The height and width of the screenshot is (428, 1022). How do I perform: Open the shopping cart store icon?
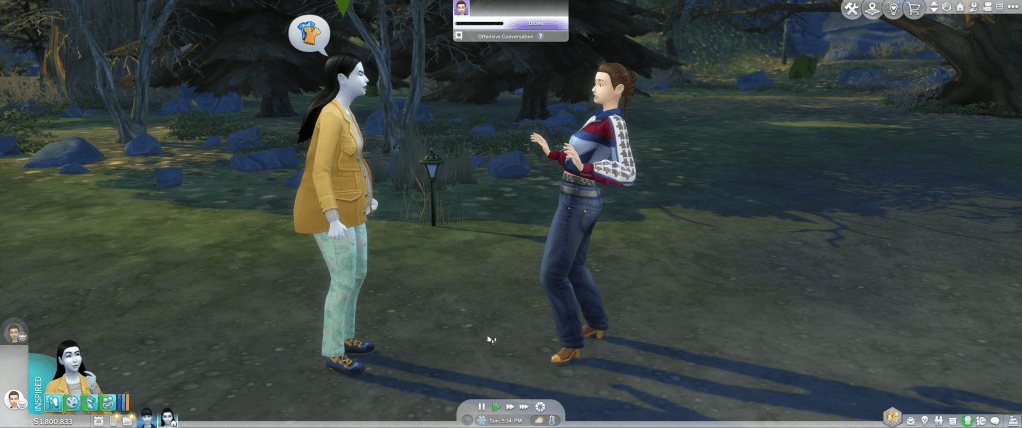[x=914, y=9]
